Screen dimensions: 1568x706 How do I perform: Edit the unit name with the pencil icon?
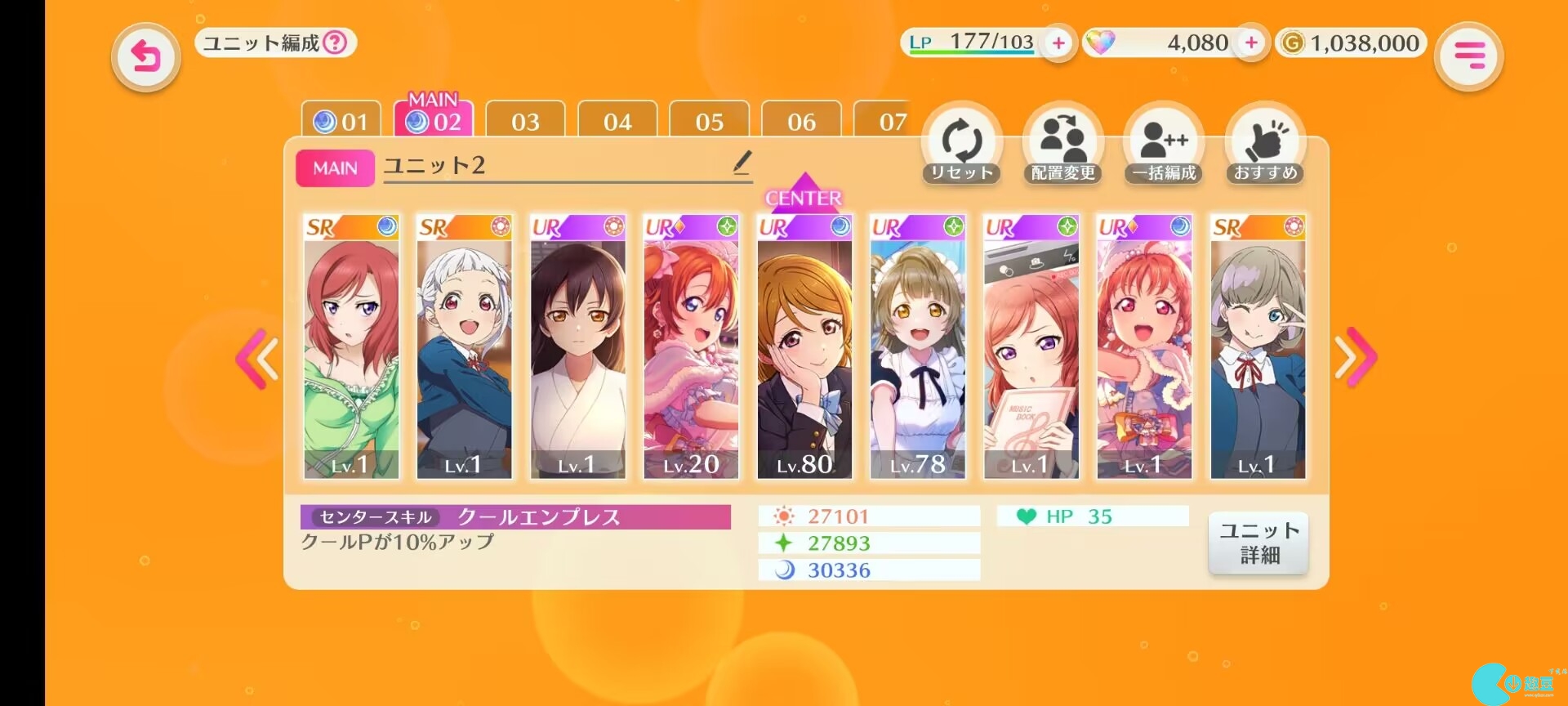tap(742, 162)
